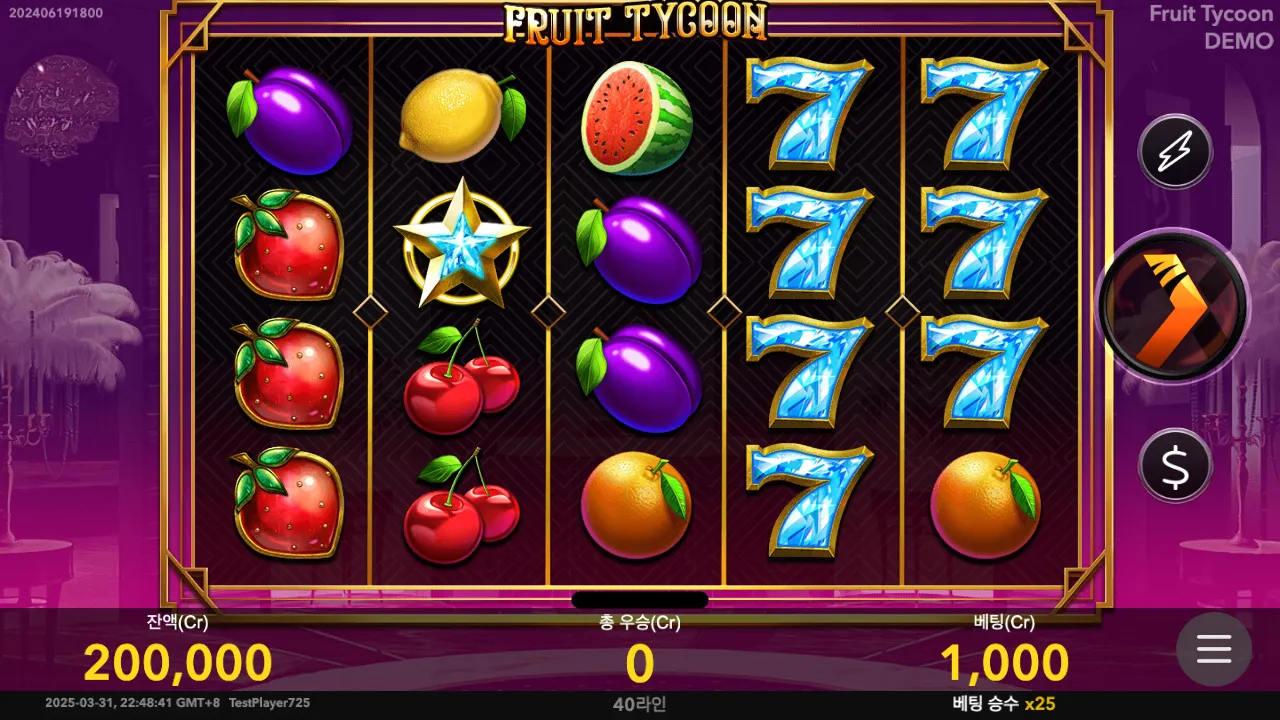The image size is (1280, 720).
Task: Open the balance display showing 200,000
Action: tap(176, 660)
